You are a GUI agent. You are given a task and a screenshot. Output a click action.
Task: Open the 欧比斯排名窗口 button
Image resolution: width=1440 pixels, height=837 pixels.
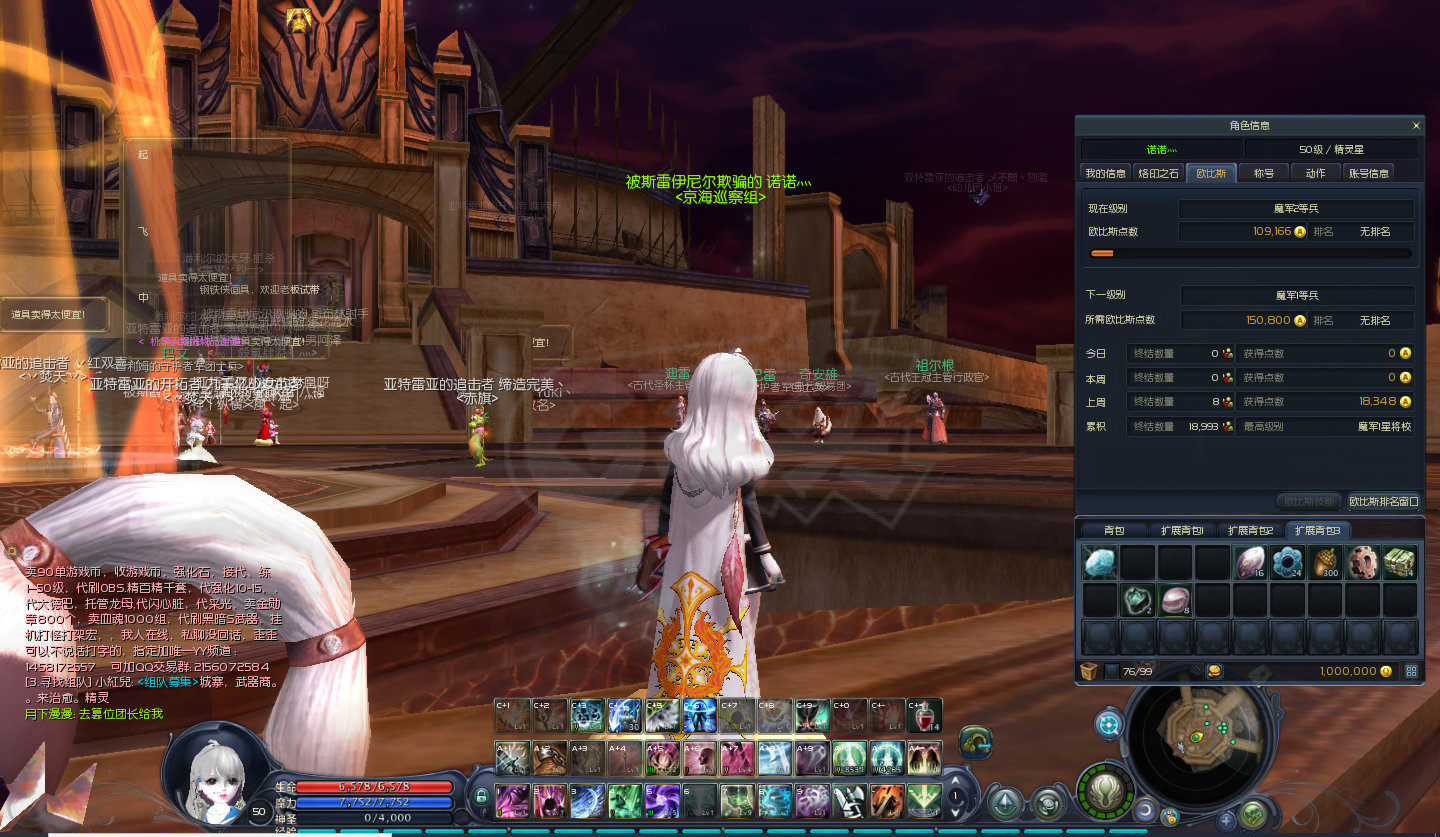tap(1383, 501)
